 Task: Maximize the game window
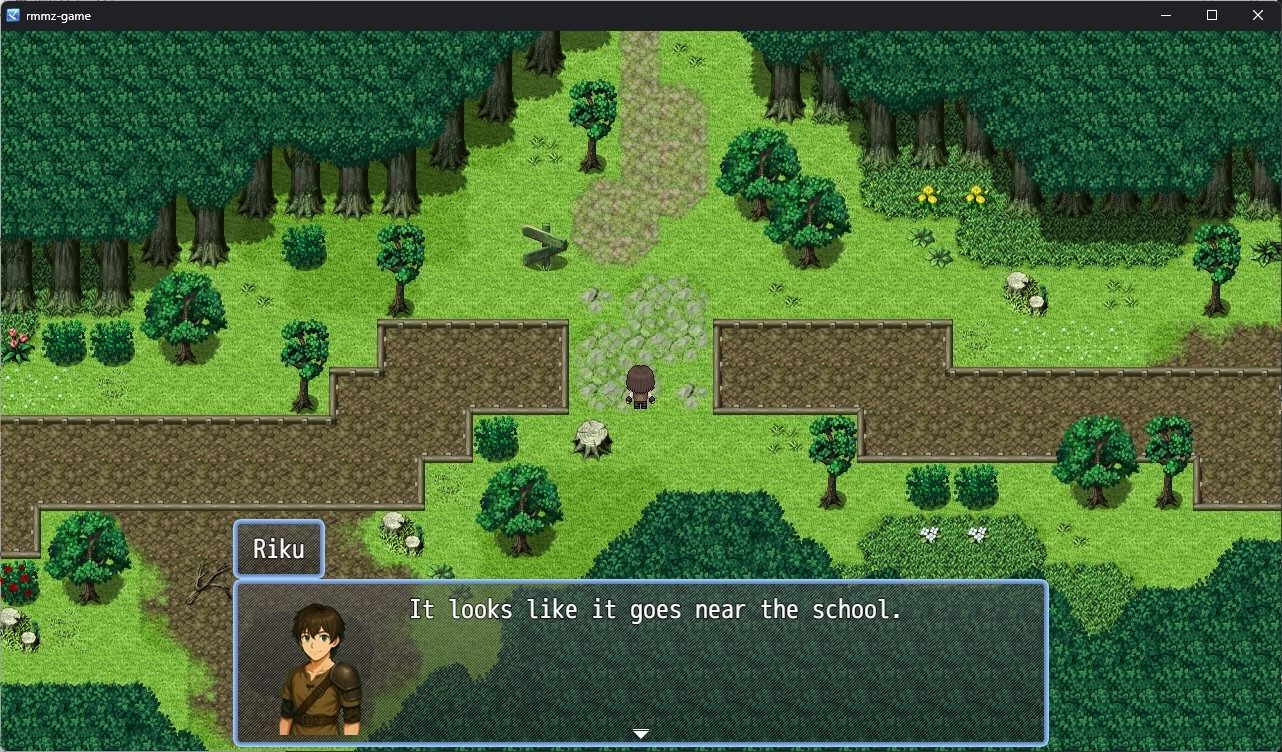[1212, 15]
